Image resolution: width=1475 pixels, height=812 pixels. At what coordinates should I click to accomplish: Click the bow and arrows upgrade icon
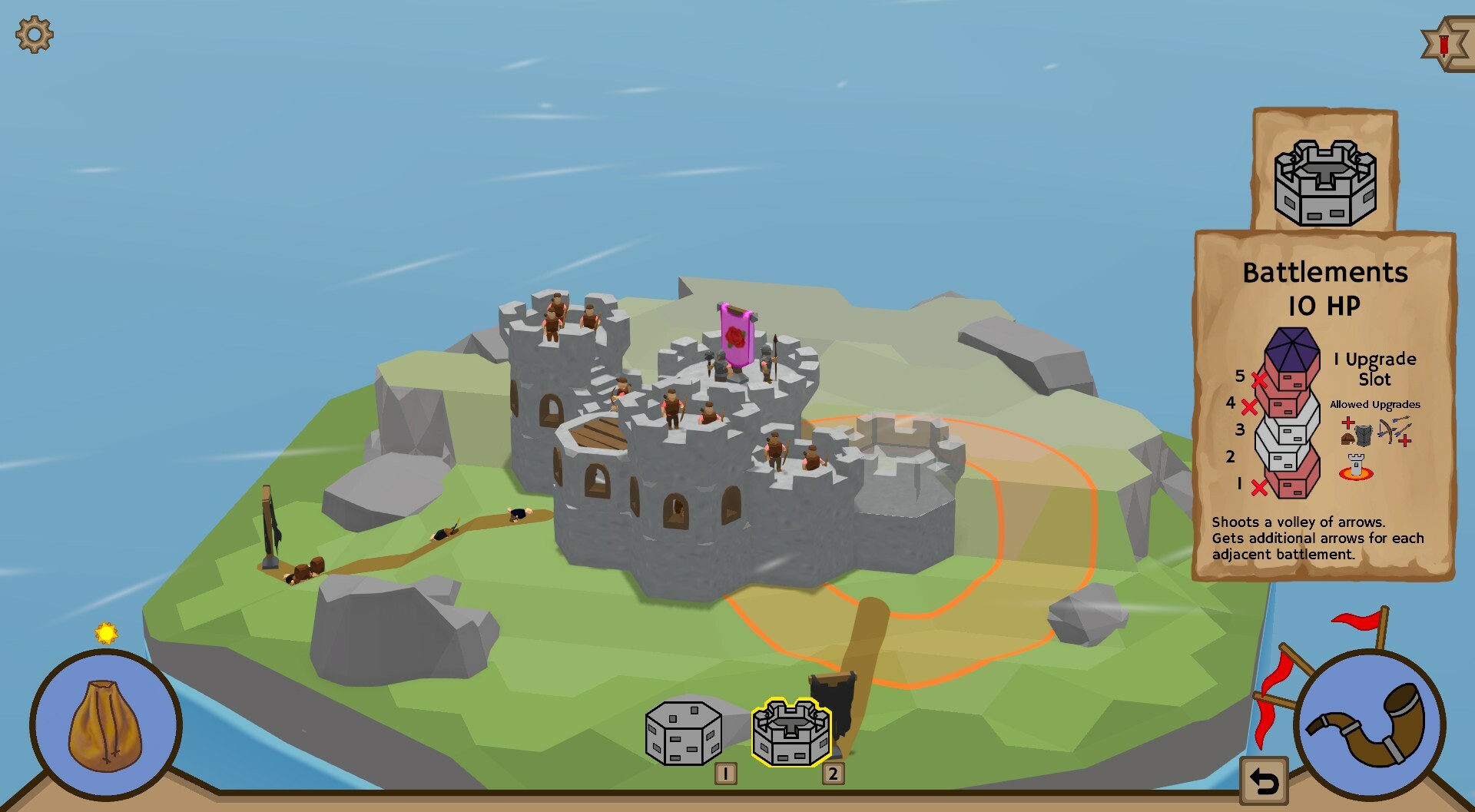(x=1395, y=429)
